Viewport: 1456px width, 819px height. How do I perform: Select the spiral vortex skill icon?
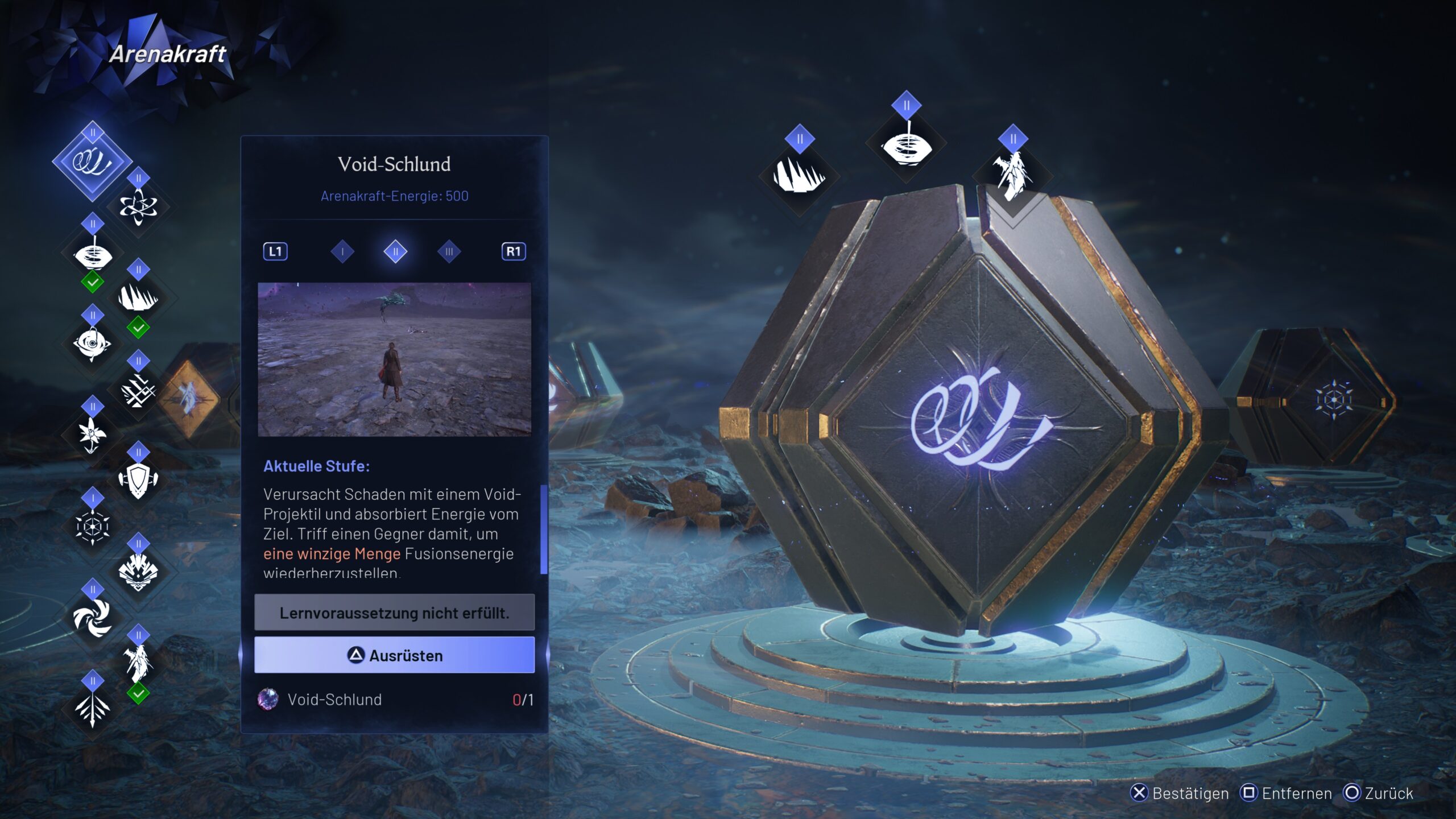[92, 617]
